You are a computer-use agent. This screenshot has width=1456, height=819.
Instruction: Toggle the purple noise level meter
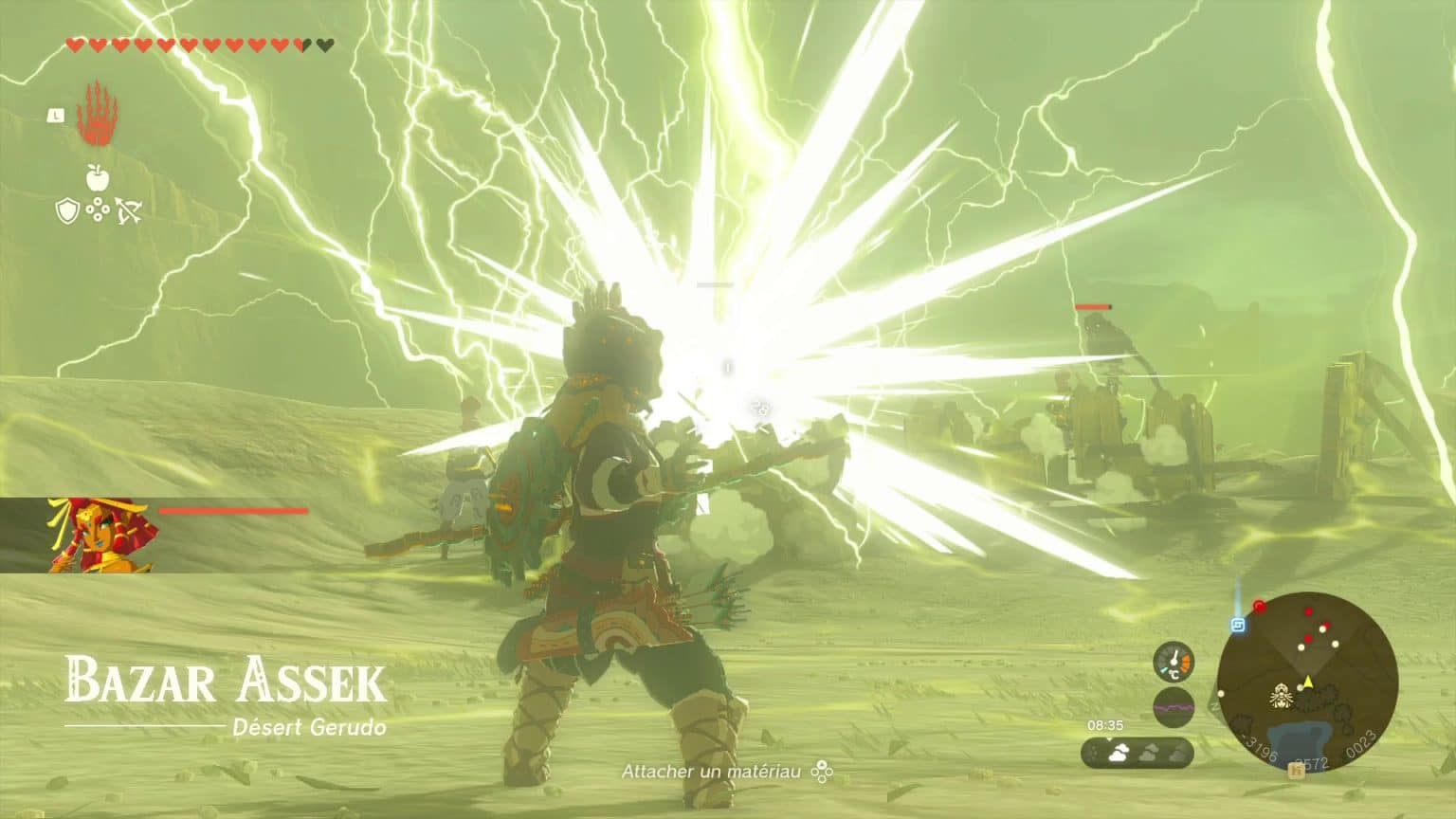pos(1174,705)
